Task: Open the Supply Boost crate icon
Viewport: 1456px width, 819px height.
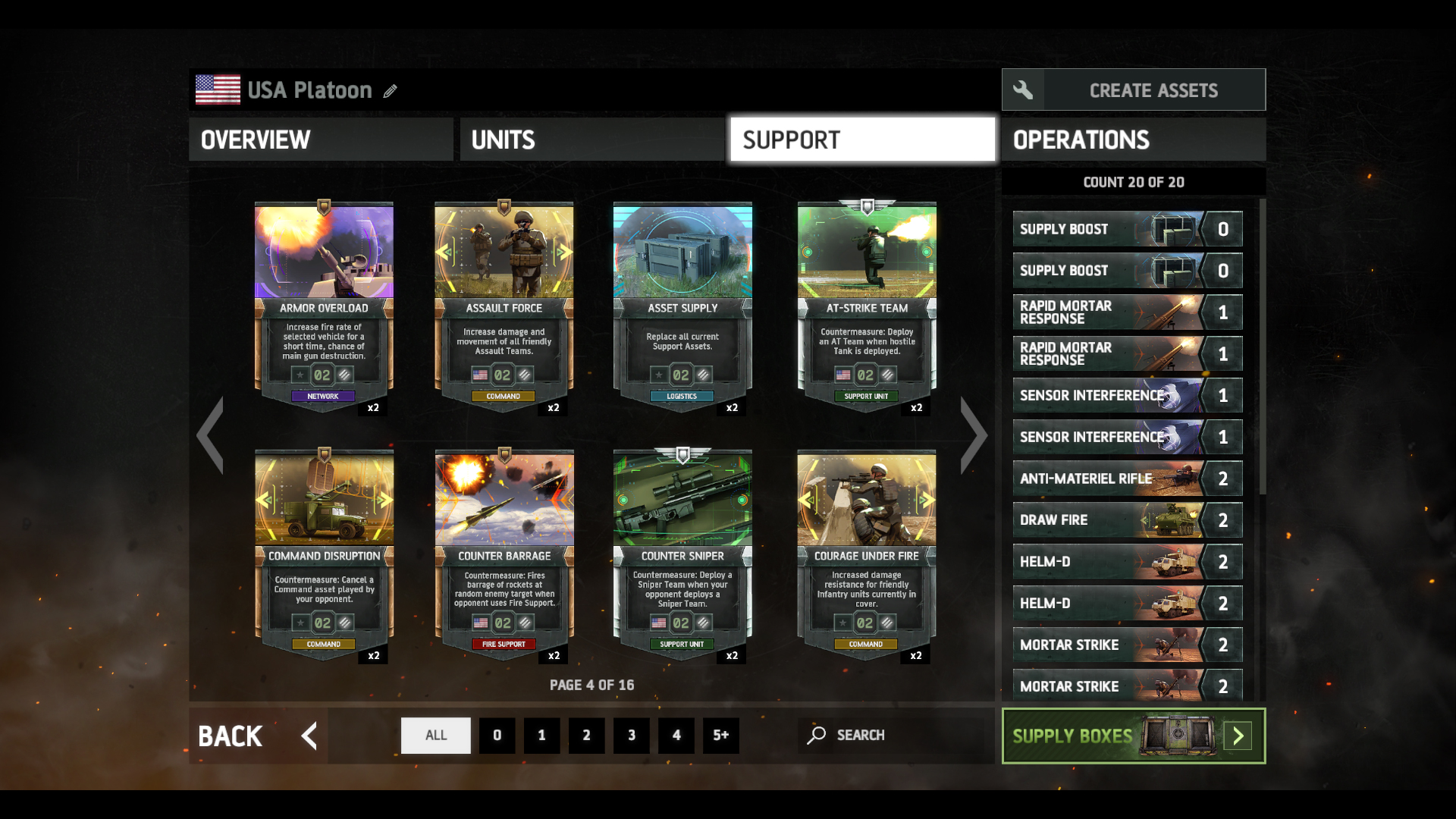Action: (1172, 228)
